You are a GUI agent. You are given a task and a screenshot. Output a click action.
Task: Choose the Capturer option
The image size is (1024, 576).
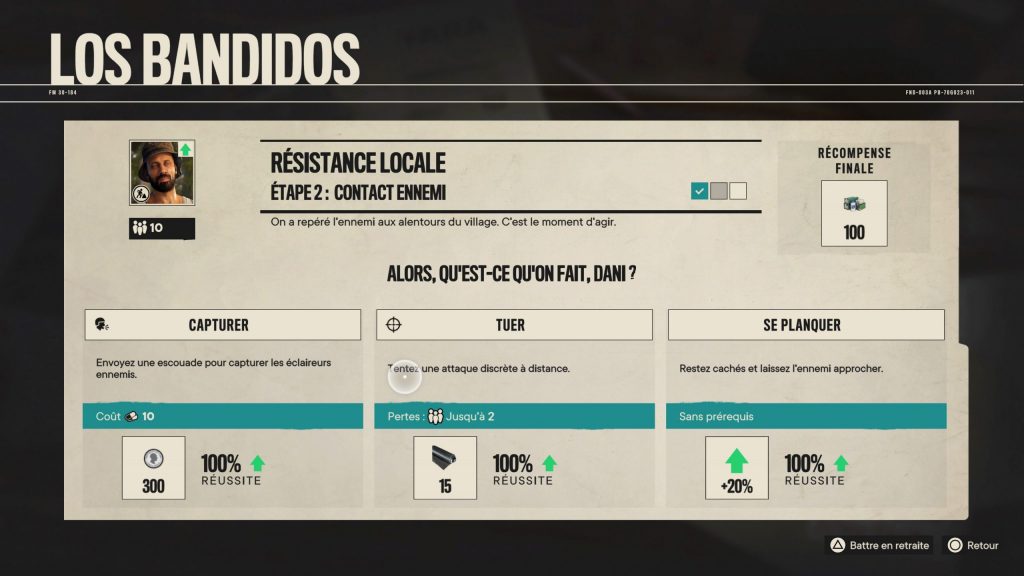click(222, 325)
